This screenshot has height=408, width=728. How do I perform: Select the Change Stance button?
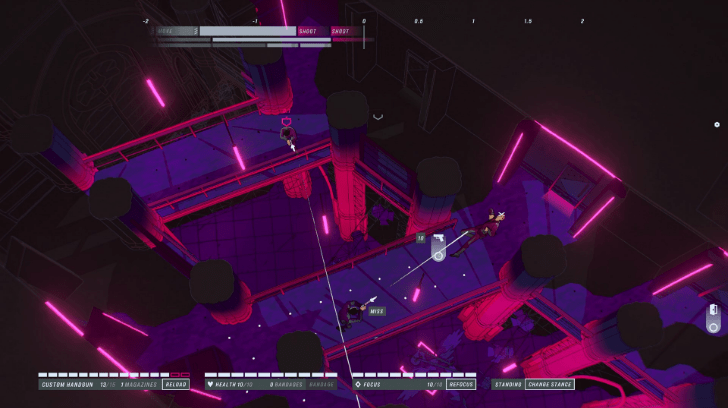[x=549, y=384]
